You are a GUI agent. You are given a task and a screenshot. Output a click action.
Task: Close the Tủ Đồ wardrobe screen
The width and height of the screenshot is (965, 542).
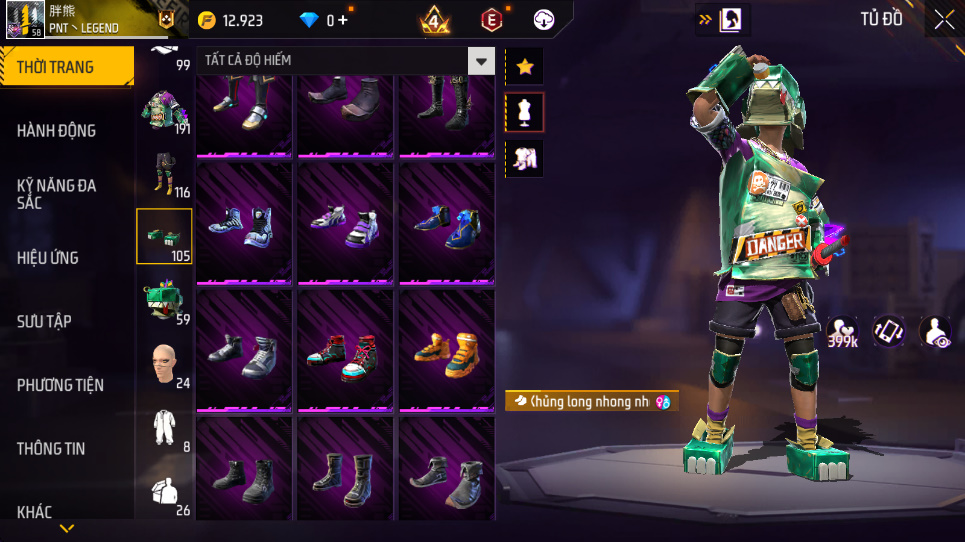click(943, 19)
